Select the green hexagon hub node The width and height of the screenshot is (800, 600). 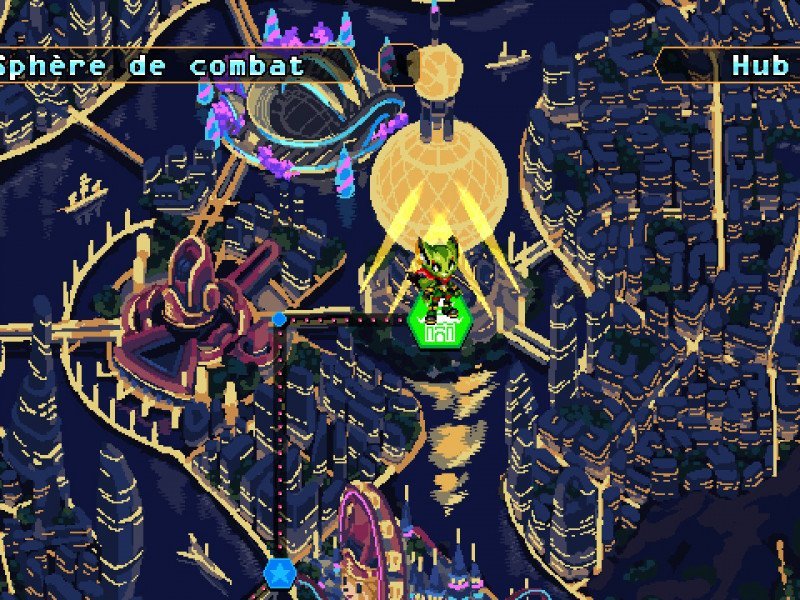434,329
